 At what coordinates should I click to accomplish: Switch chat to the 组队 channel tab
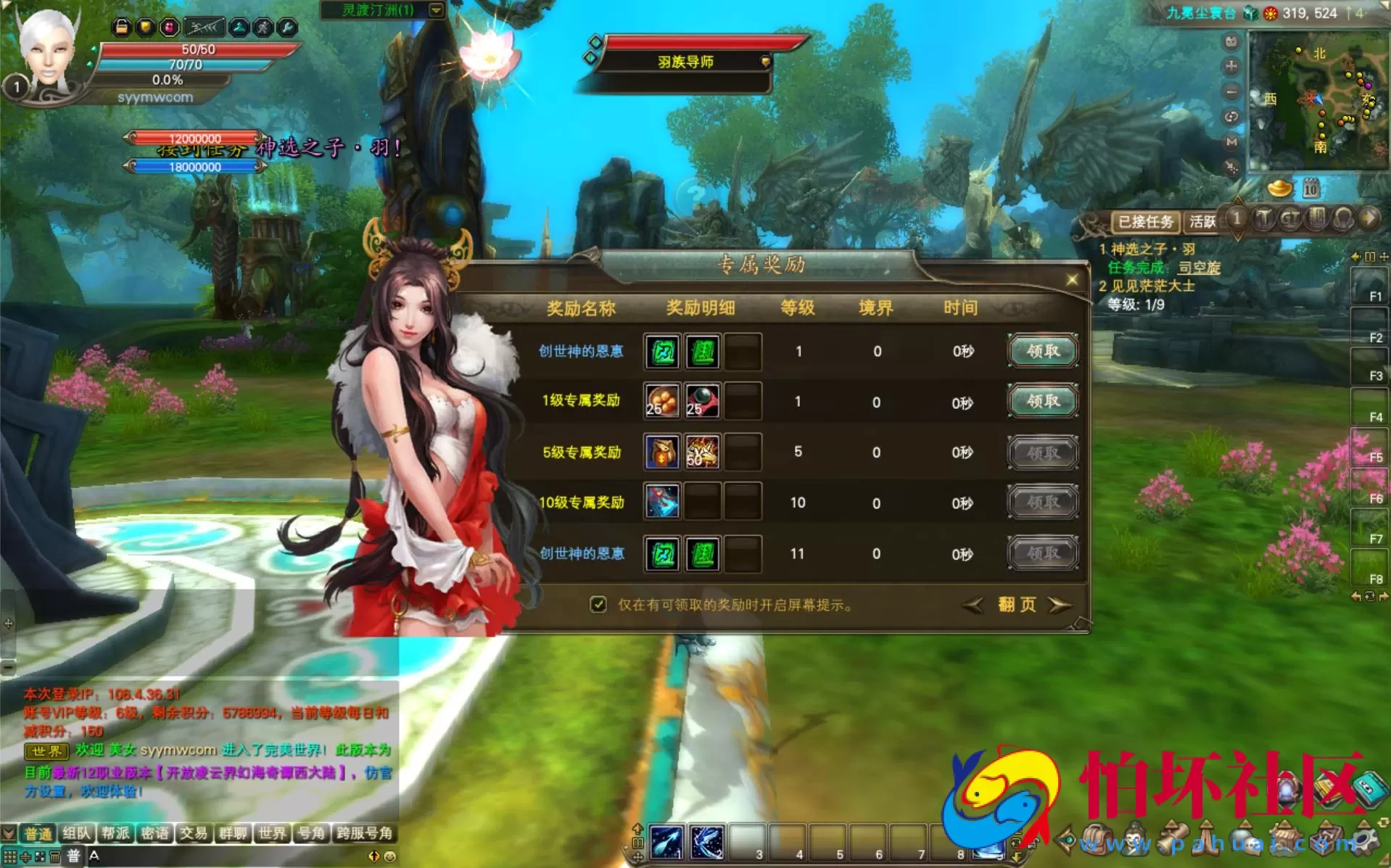tap(76, 833)
